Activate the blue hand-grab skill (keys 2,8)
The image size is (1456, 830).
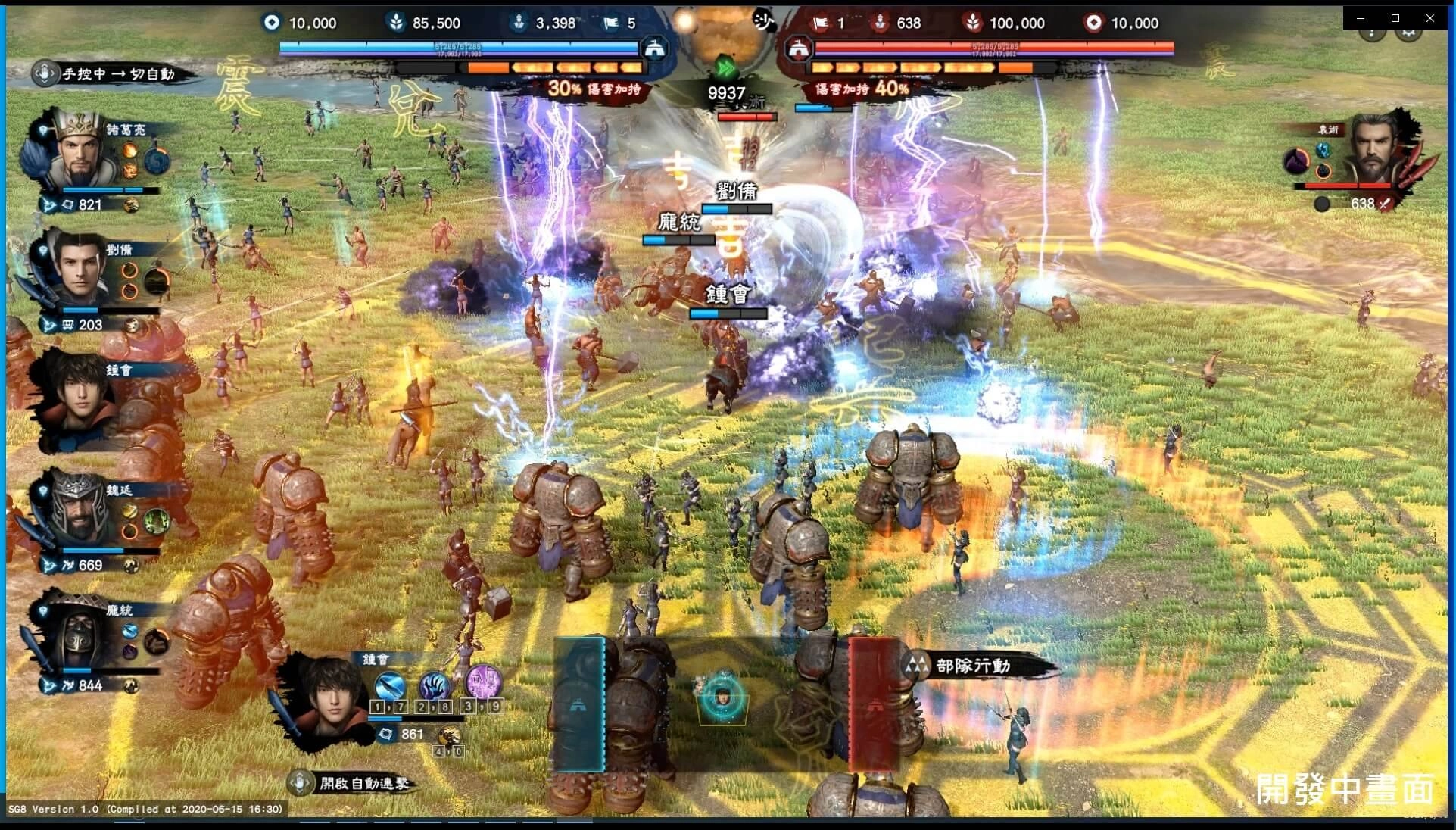435,687
